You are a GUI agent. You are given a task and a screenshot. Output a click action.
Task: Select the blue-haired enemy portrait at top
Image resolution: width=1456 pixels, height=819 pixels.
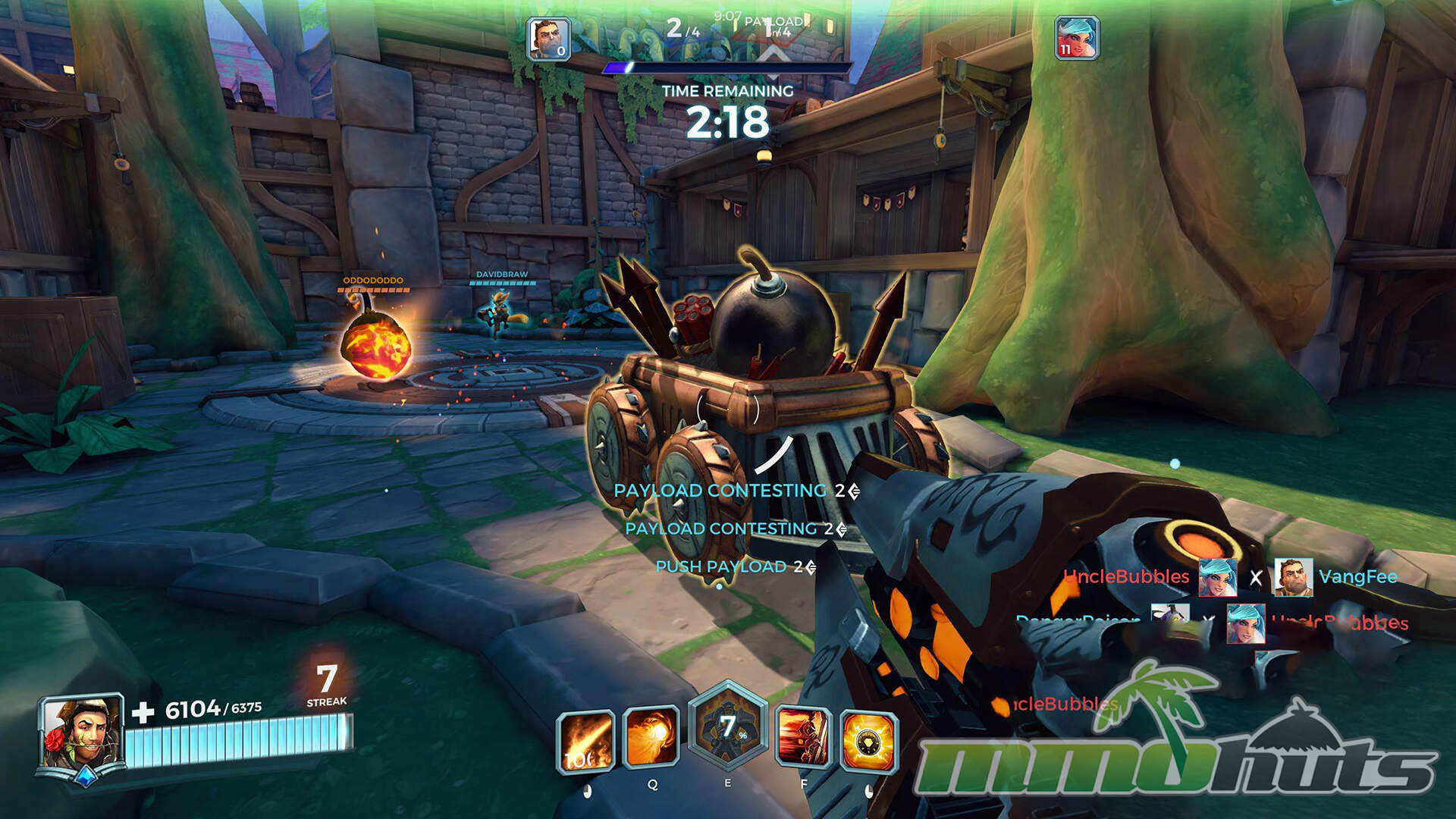pos(1076,38)
